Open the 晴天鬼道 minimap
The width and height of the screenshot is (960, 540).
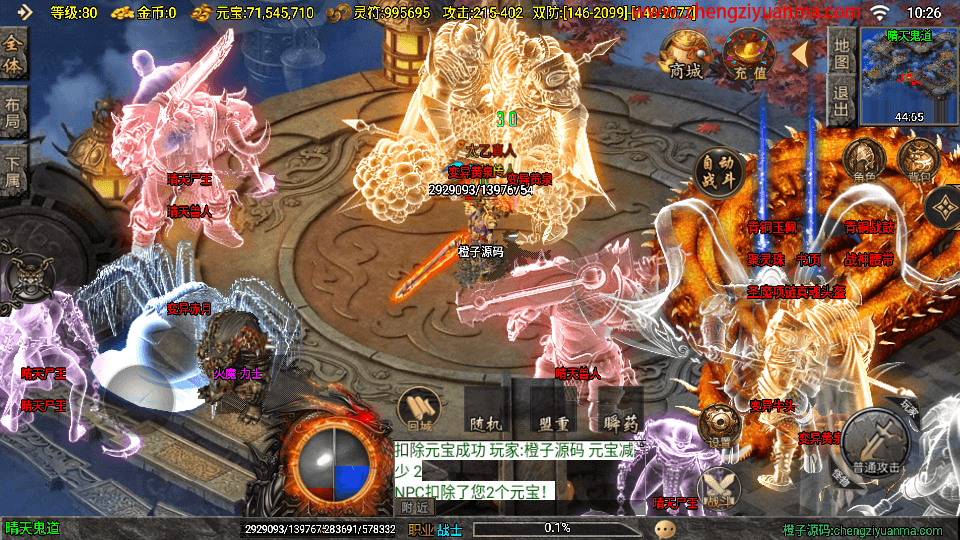pos(909,78)
